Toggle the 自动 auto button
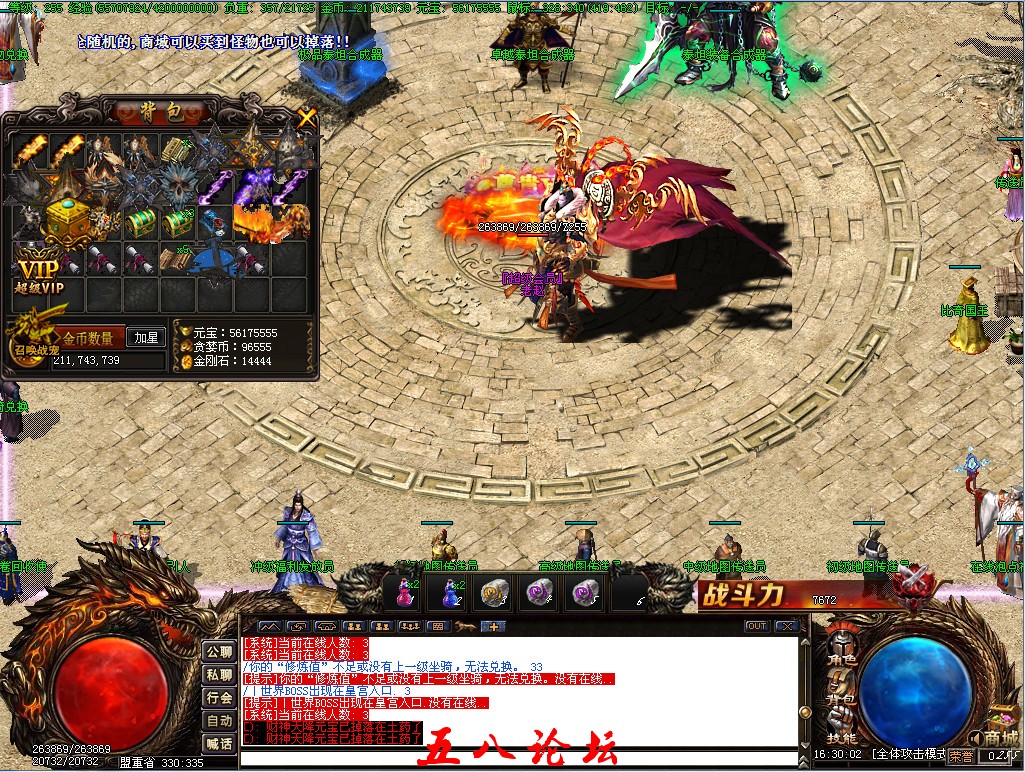Viewport: 1025px width, 772px height. 219,721
